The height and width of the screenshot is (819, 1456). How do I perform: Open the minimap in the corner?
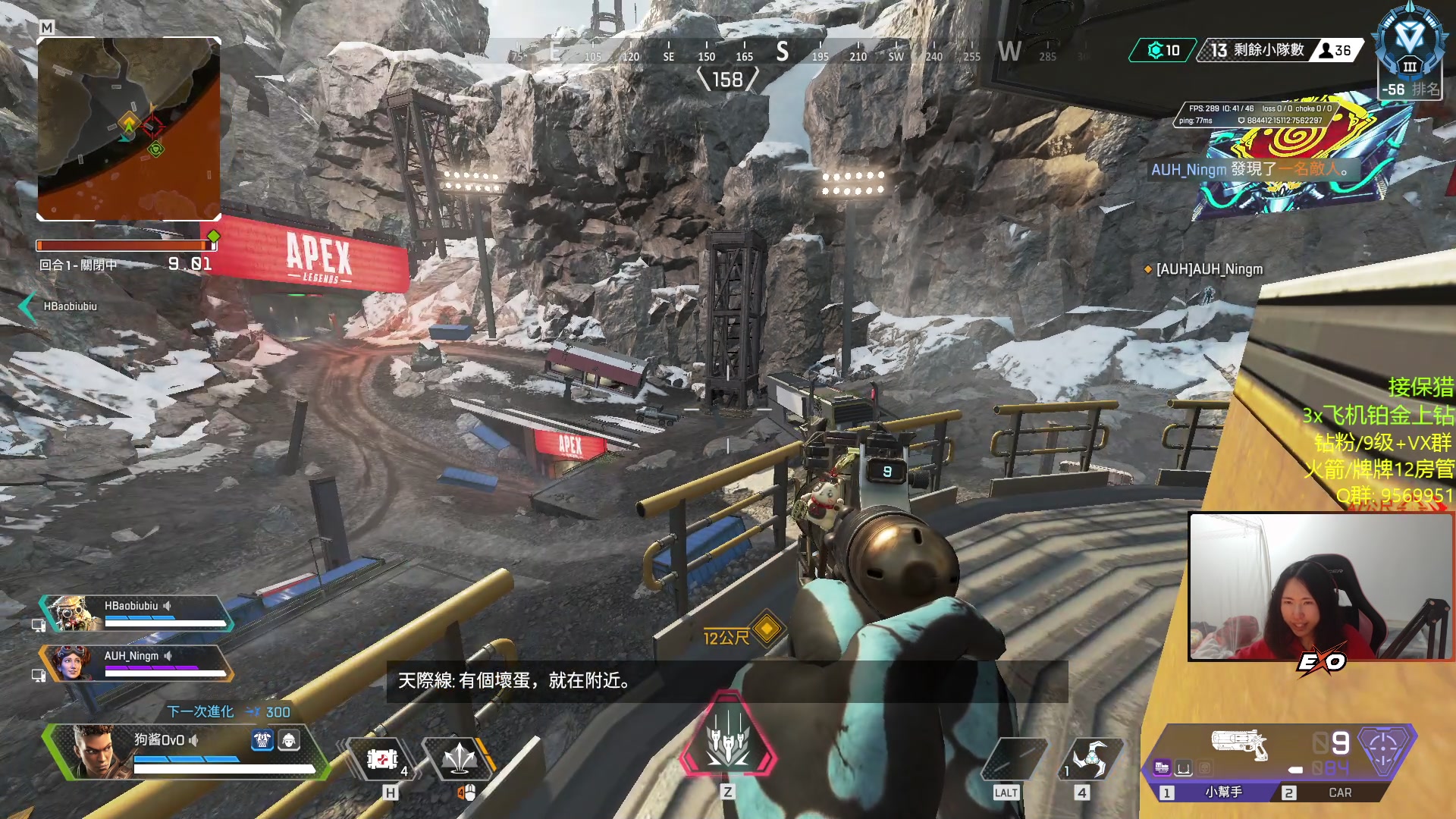point(129,129)
